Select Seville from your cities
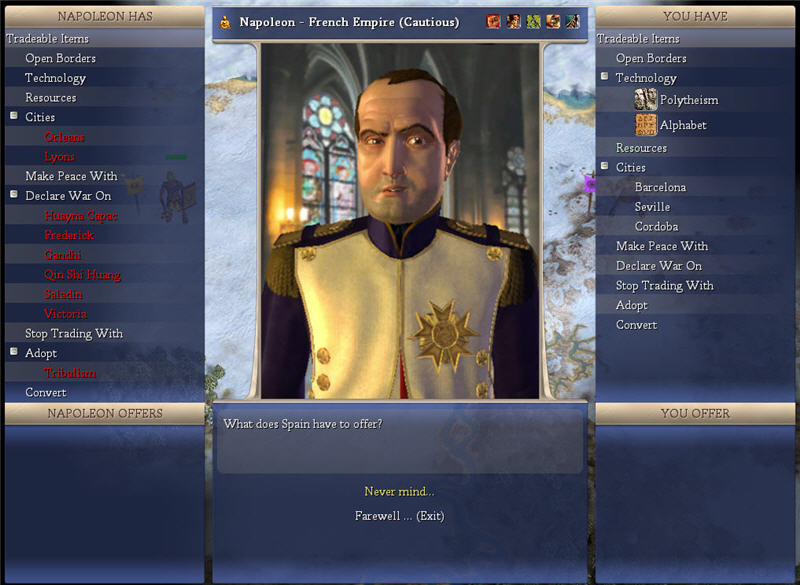800x585 pixels. 652,207
